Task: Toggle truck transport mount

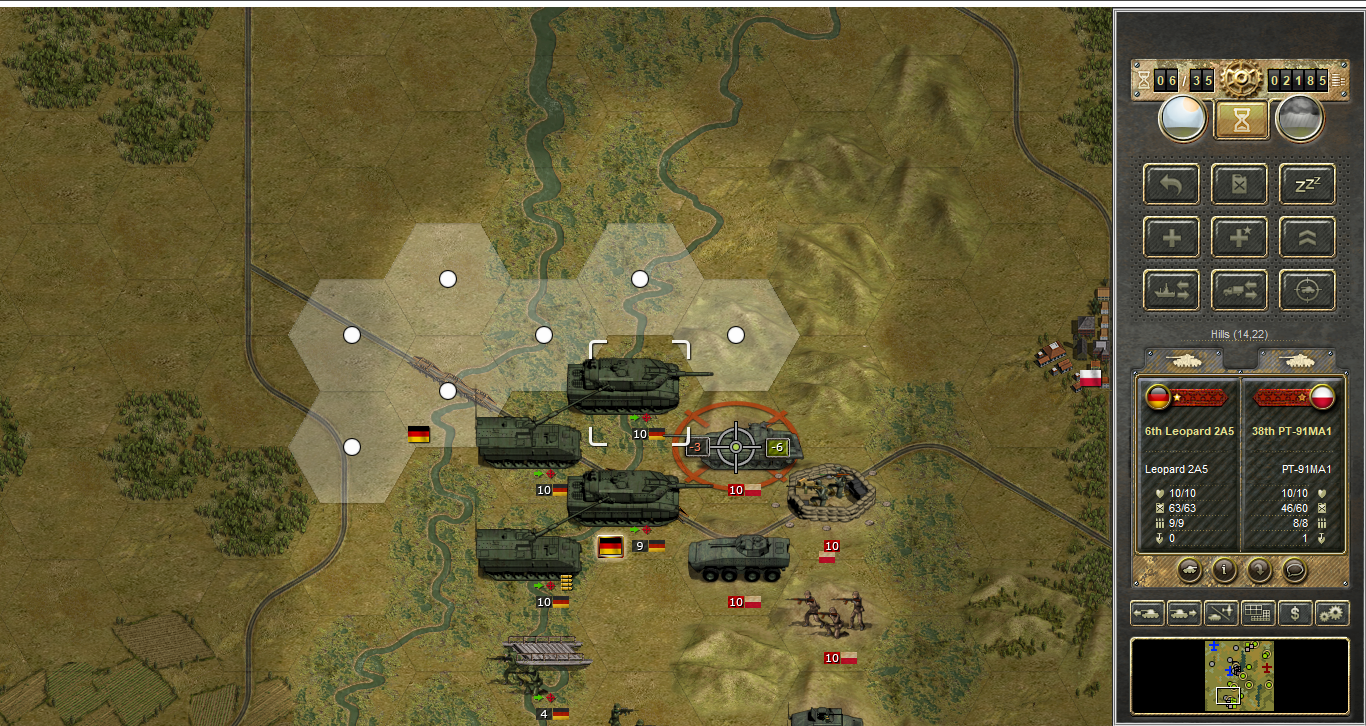Action: pos(1240,290)
